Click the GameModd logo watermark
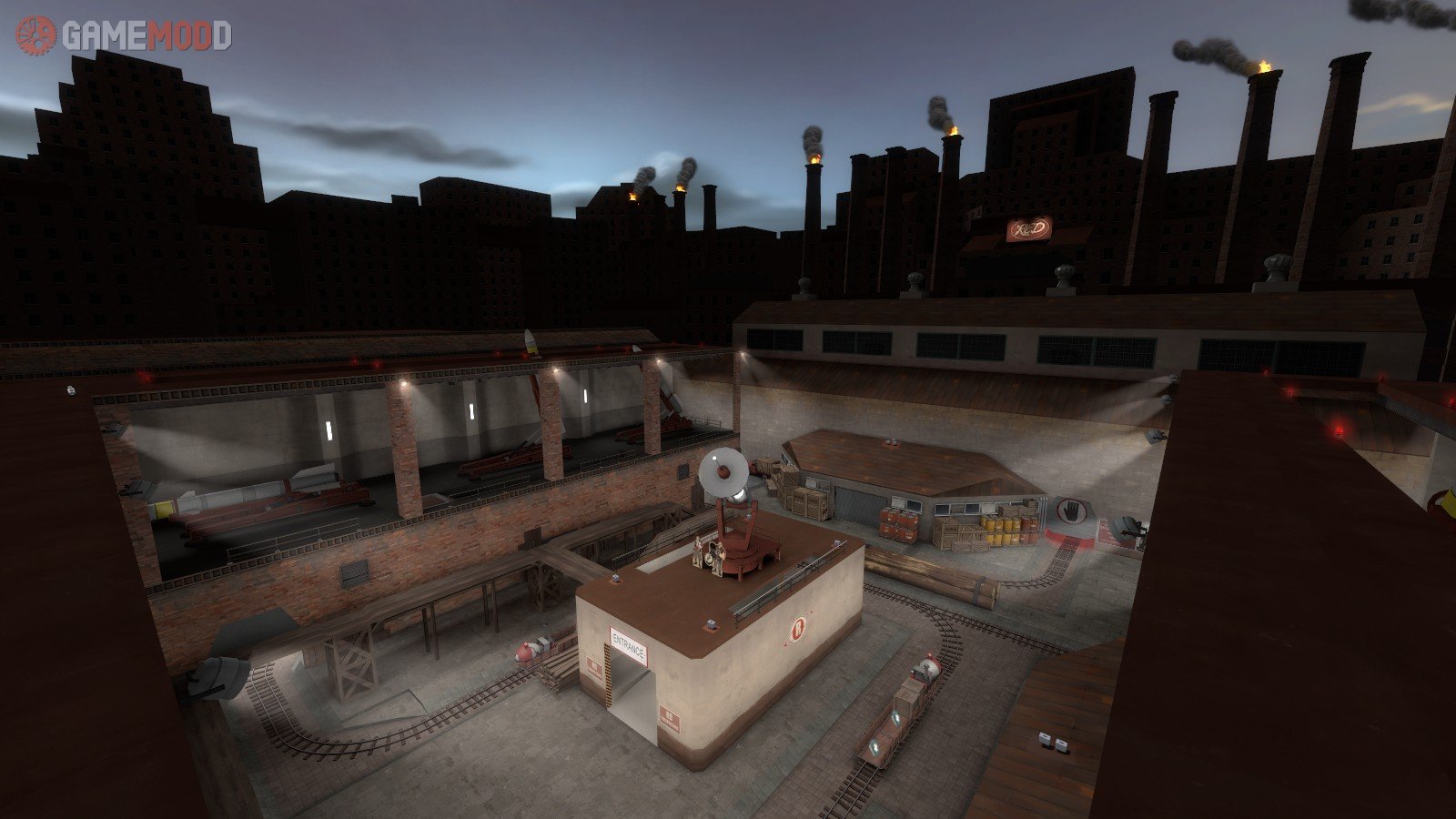1456x819 pixels. [x=124, y=35]
